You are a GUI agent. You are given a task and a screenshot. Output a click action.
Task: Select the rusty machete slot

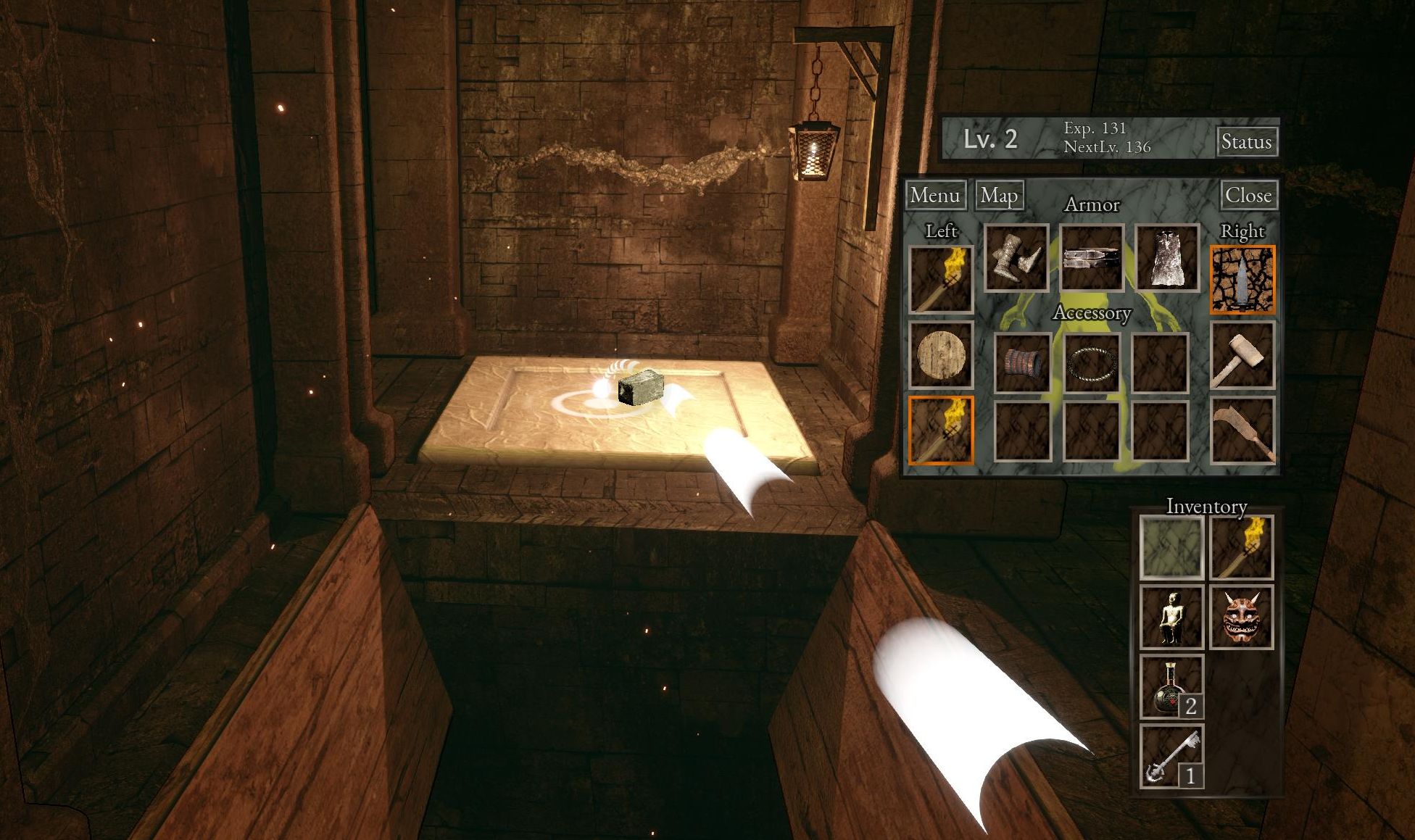point(1242,431)
